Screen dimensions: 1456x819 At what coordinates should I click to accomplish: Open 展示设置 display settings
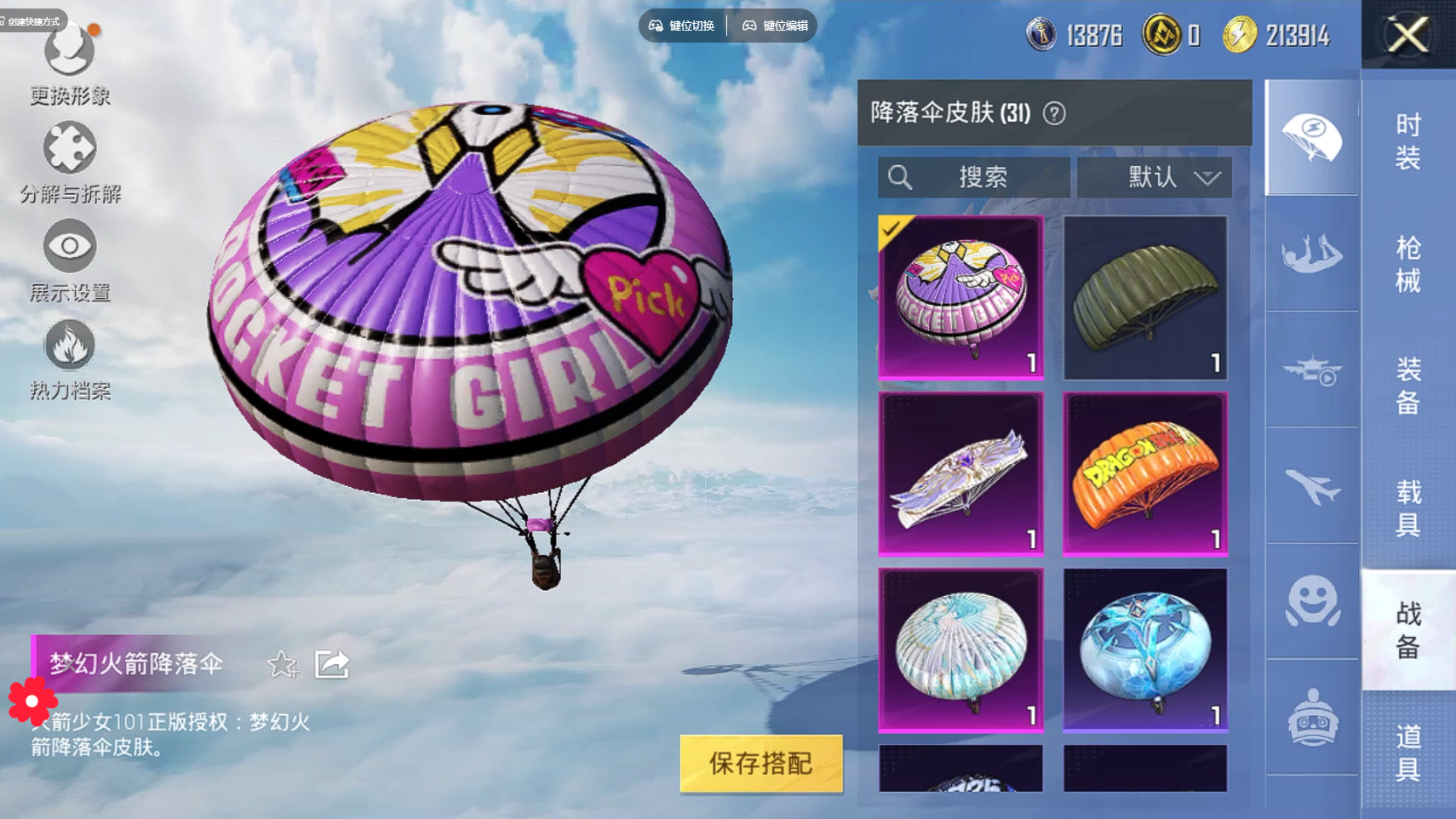click(70, 261)
